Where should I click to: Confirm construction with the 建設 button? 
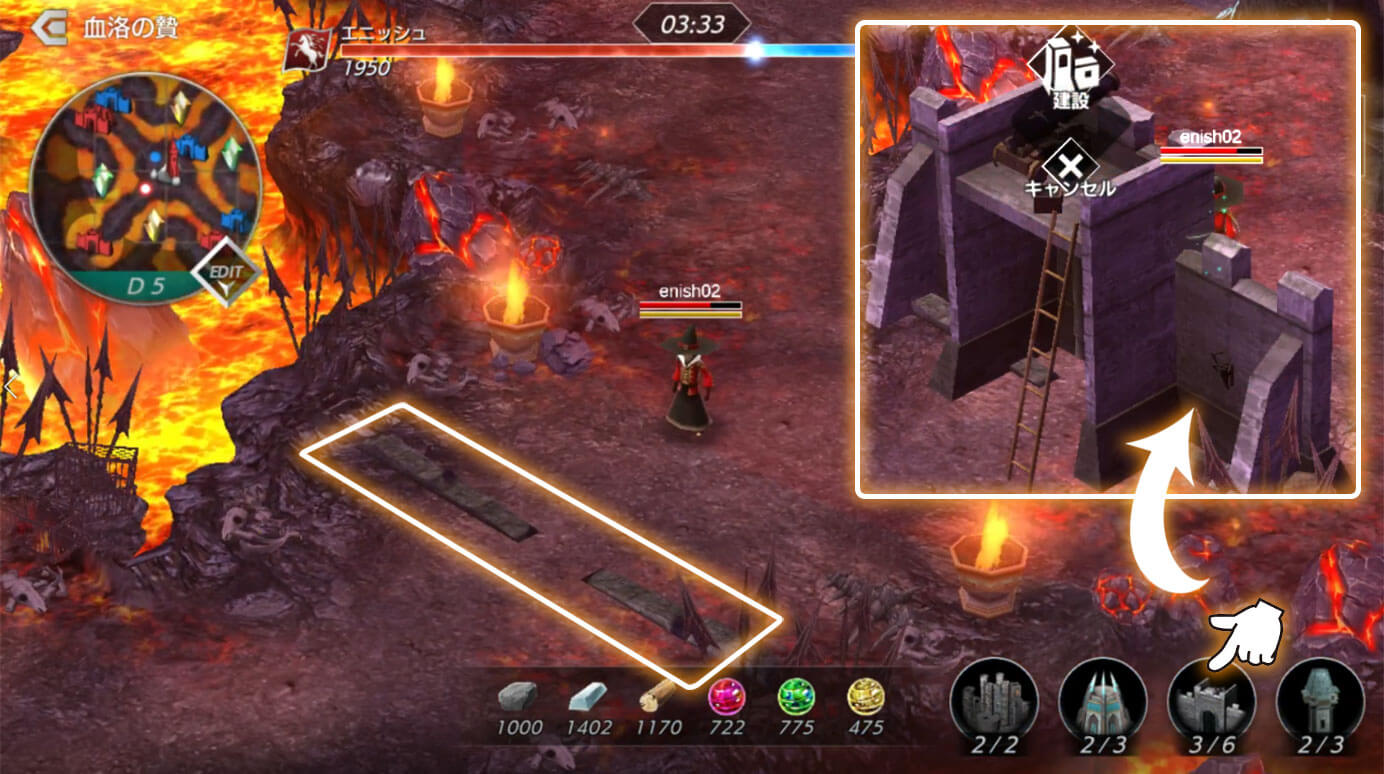pyautogui.click(x=1070, y=66)
